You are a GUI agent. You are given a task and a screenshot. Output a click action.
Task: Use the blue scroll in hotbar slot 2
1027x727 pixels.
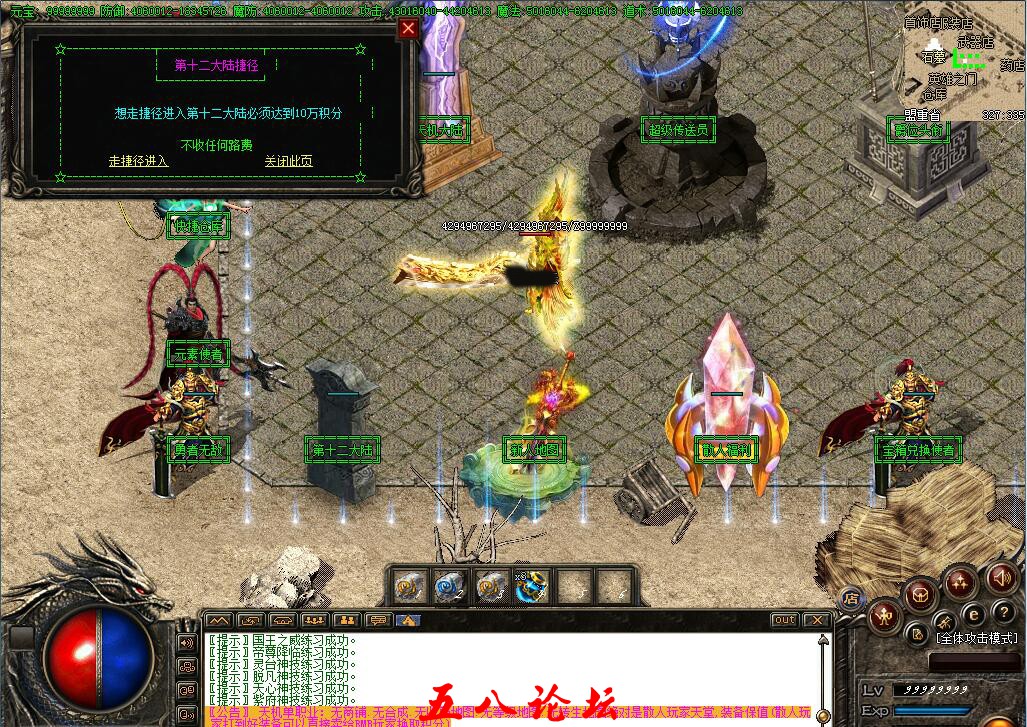pos(450,587)
